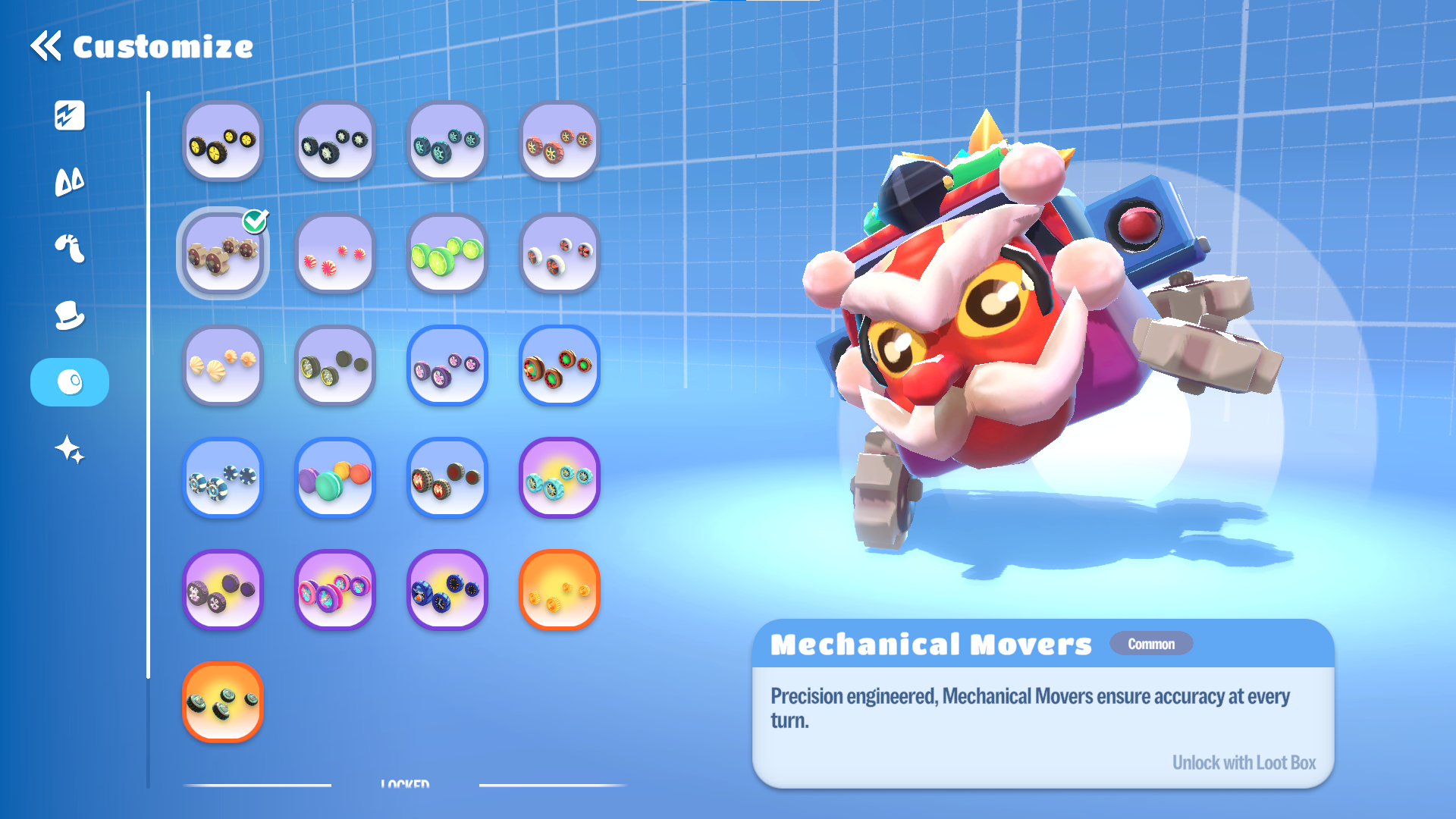Pick the dark blue wheels on purple
The width and height of the screenshot is (1456, 819).
[447, 591]
